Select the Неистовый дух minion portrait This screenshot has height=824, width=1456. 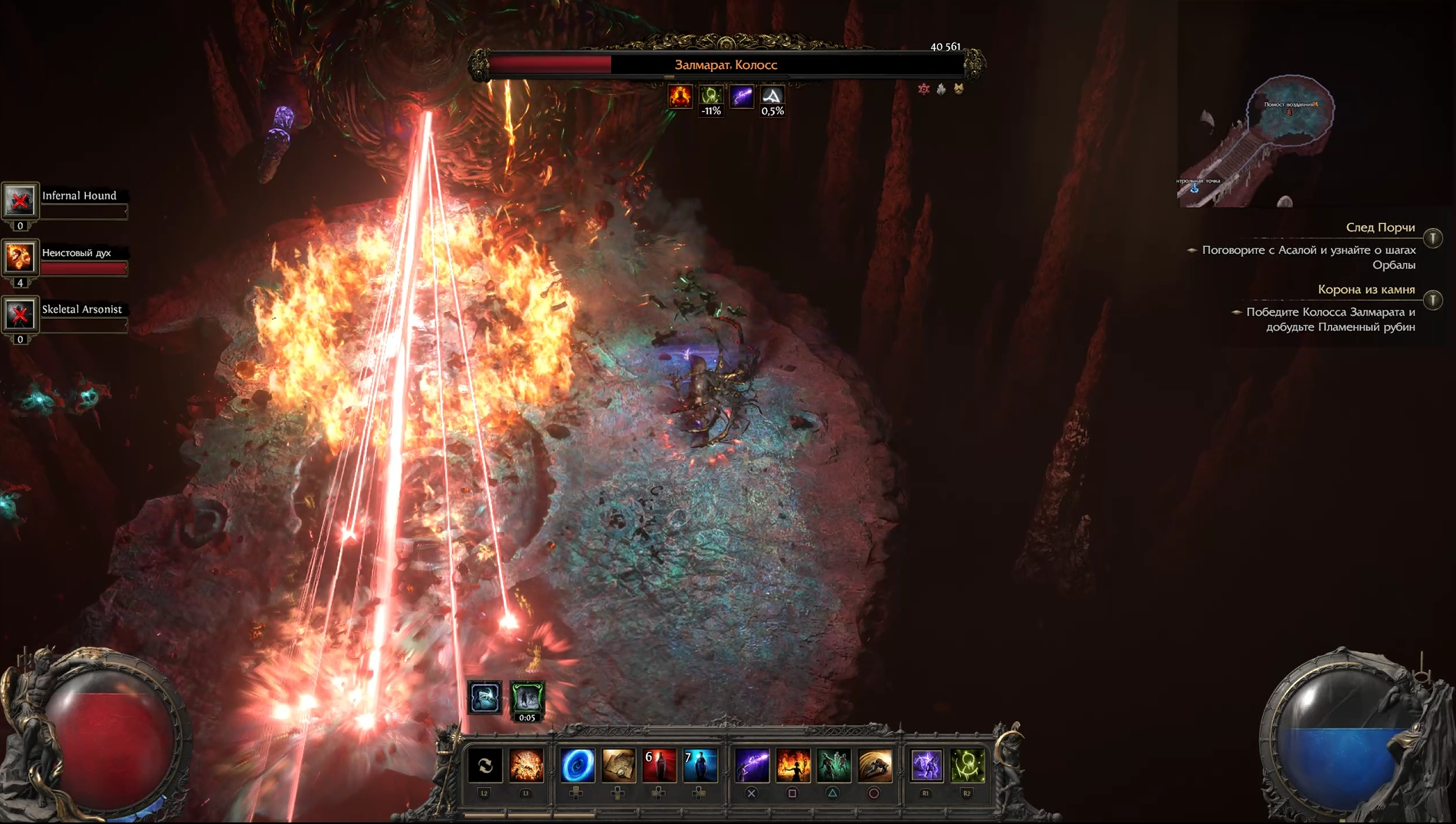pos(20,258)
